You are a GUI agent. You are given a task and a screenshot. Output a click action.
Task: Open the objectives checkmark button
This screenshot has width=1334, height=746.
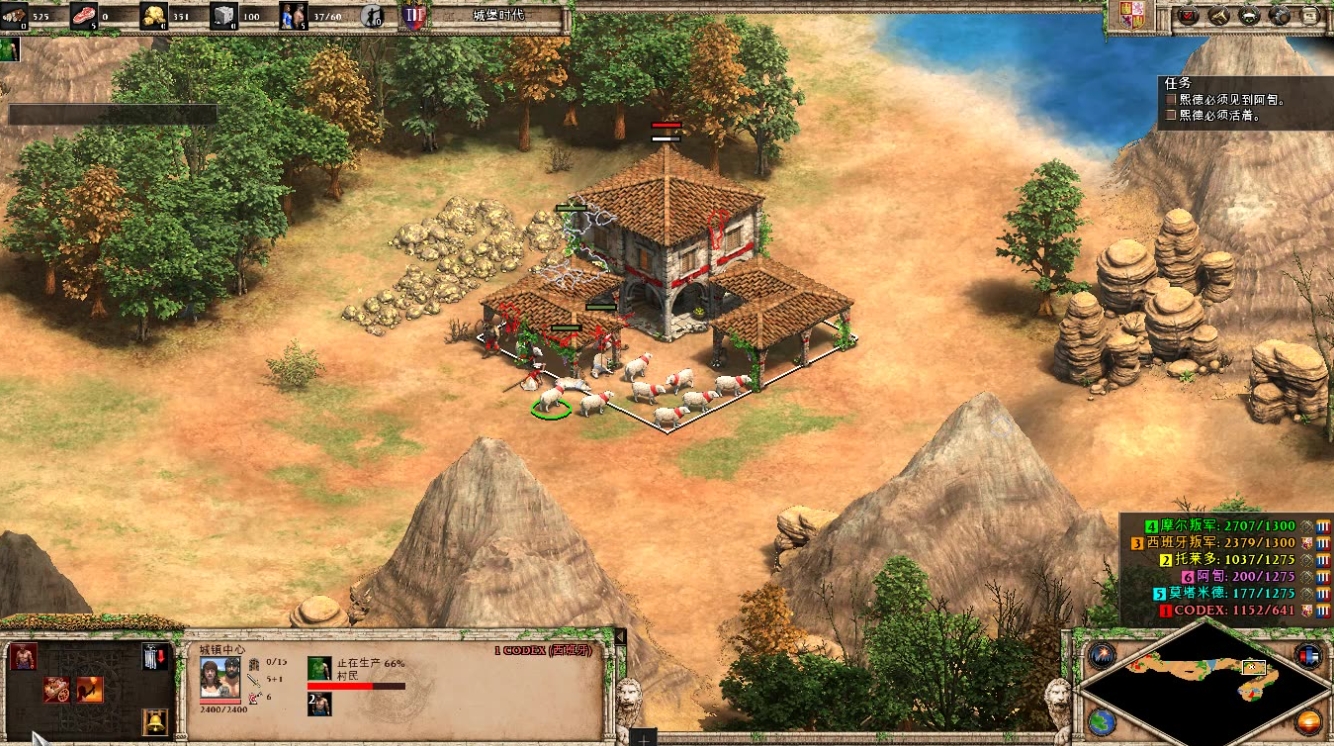click(1188, 15)
